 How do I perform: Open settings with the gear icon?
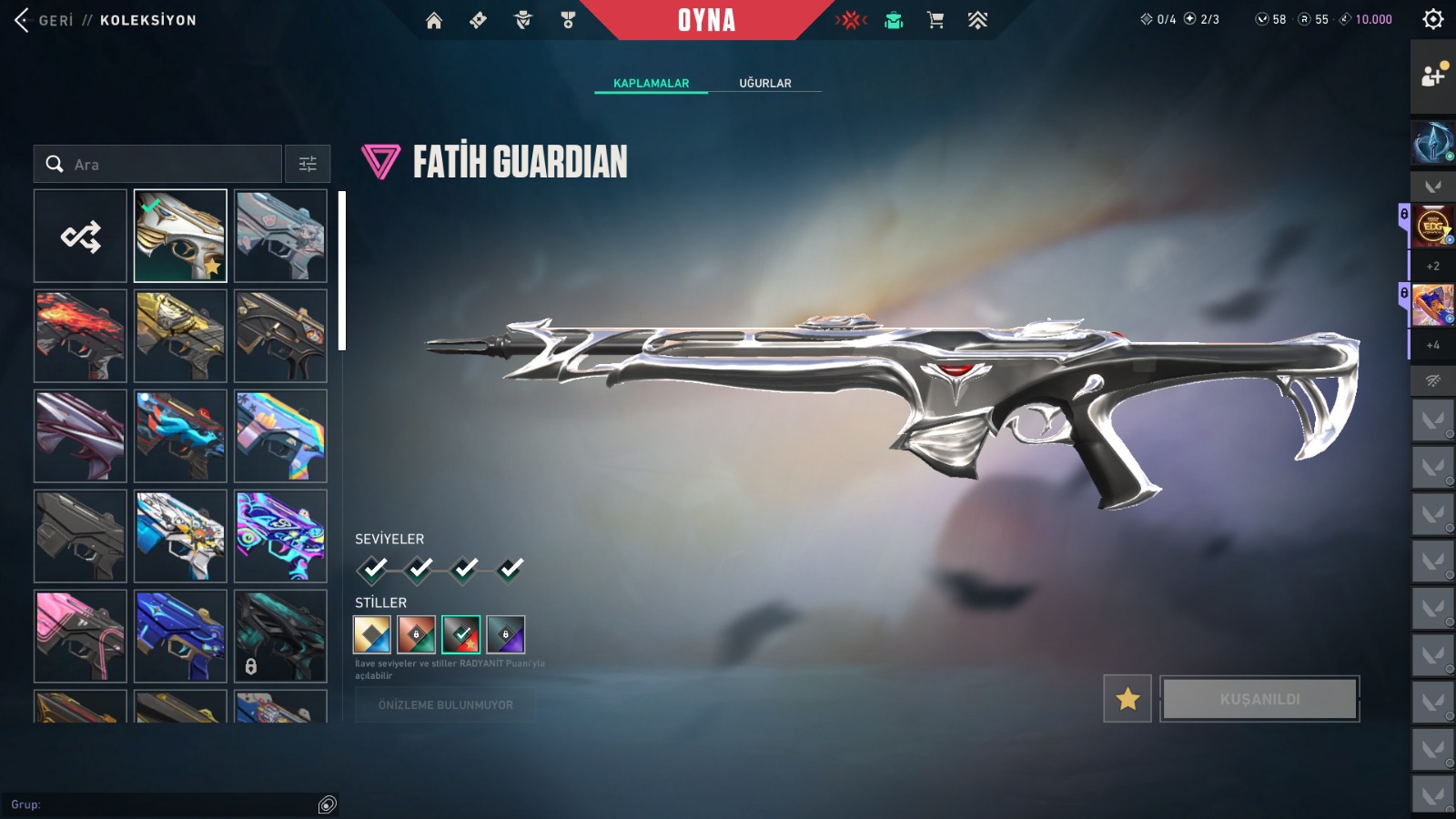pyautogui.click(x=1432, y=19)
